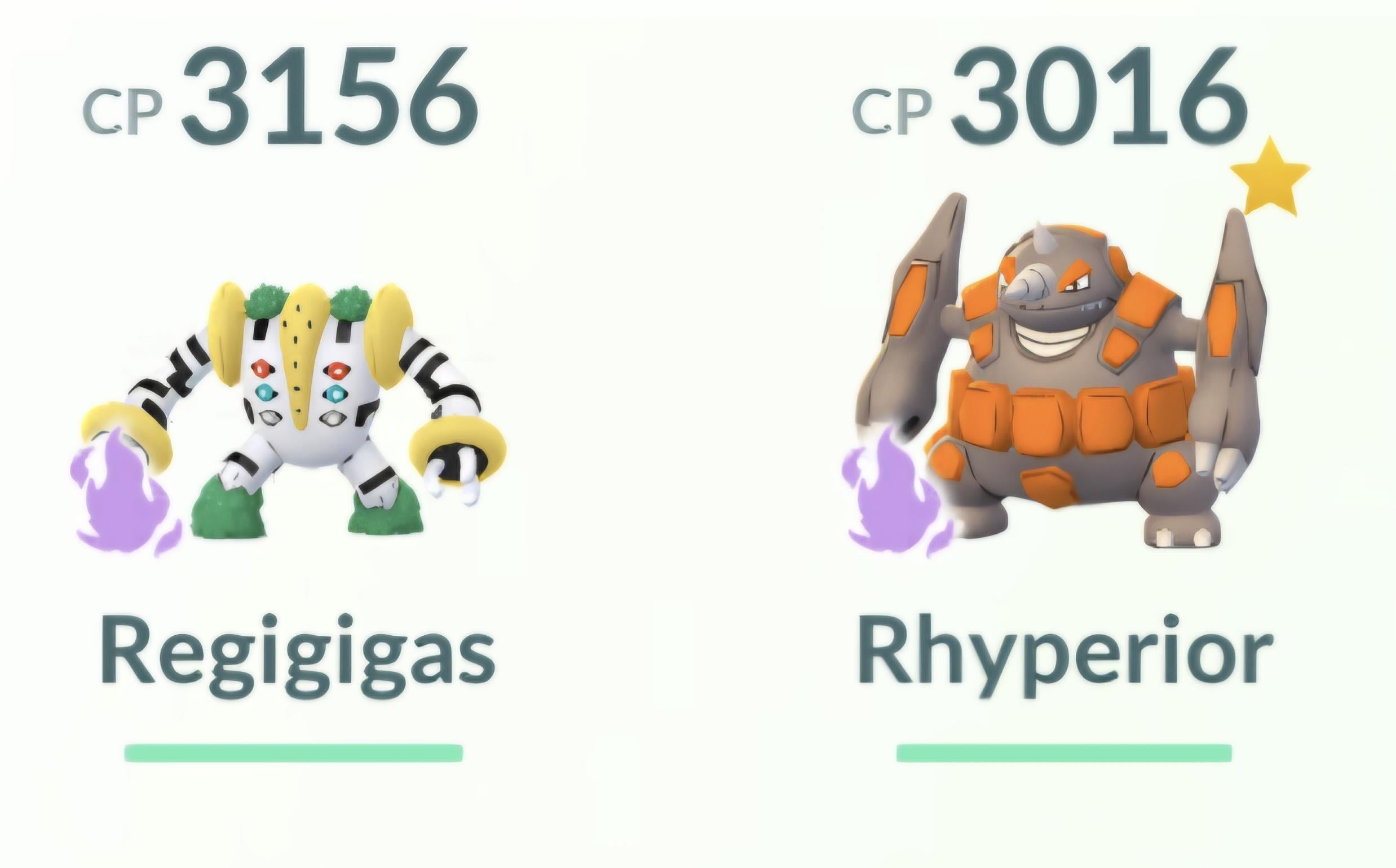Screen dimensions: 1396x868
Task: Open the Rhyperior Pokémon entry
Action: 1062,391
